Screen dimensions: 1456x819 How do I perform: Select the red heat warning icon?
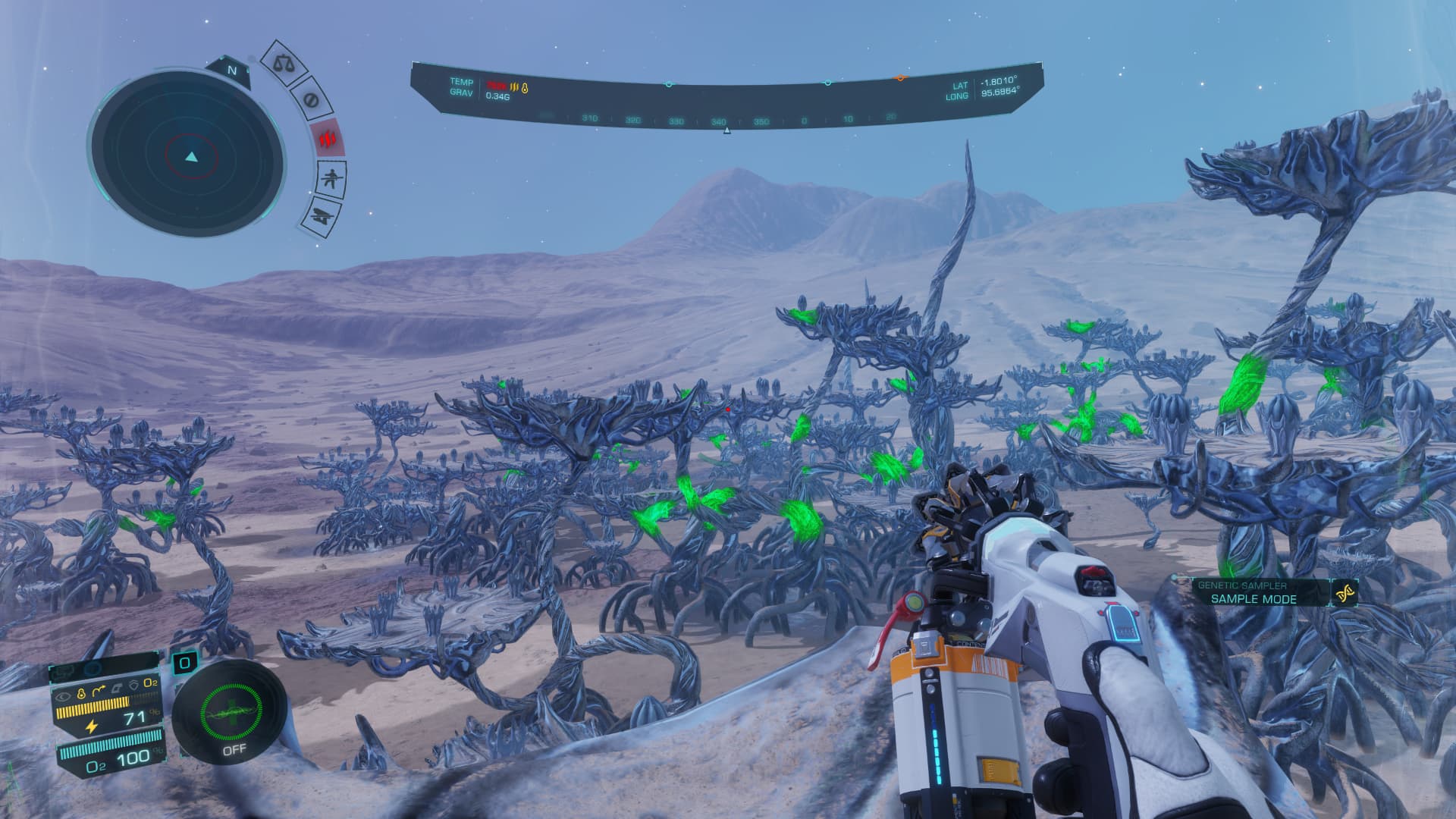click(328, 139)
